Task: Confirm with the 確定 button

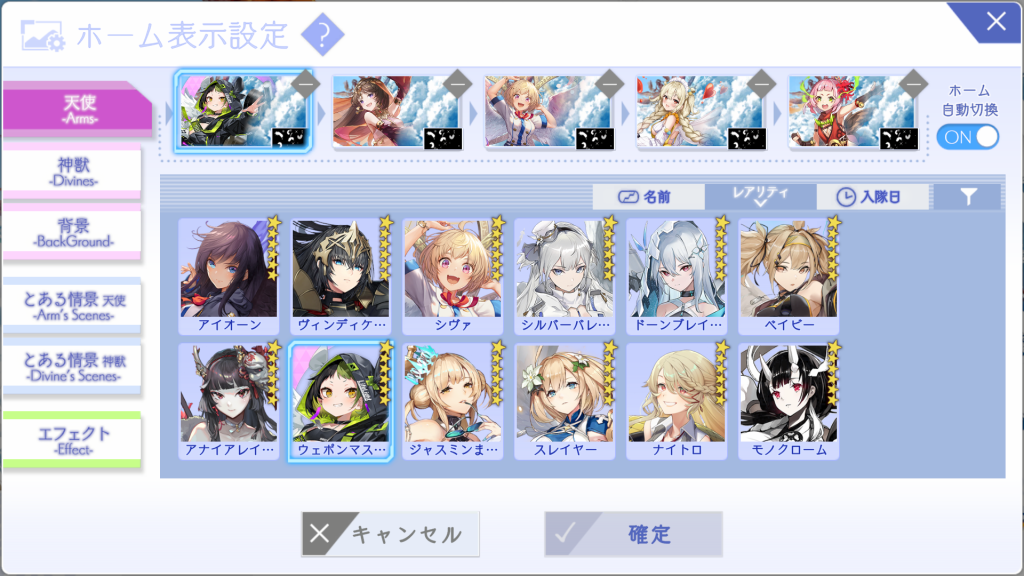Action: click(x=633, y=534)
